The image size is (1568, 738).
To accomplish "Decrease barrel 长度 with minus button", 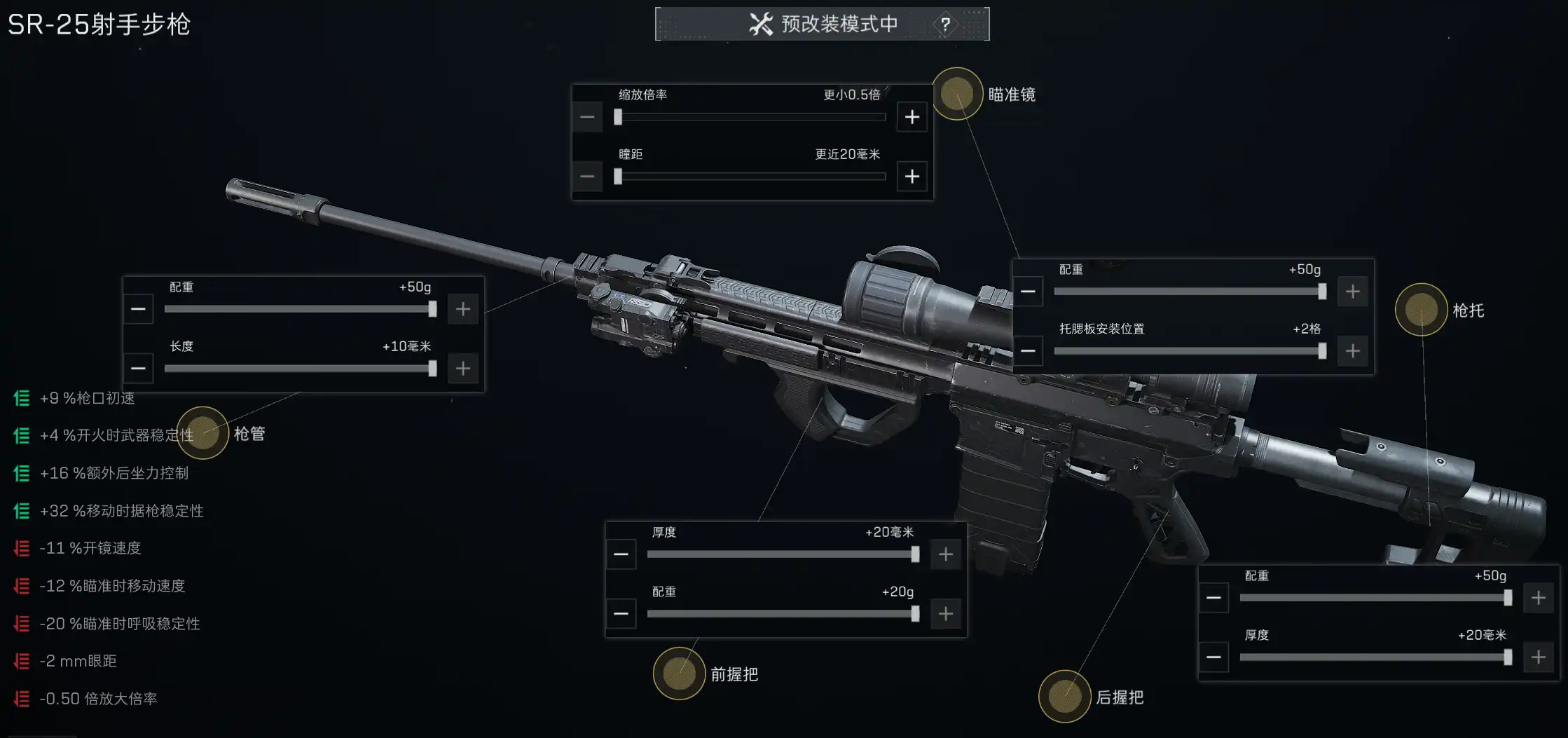I will [139, 369].
